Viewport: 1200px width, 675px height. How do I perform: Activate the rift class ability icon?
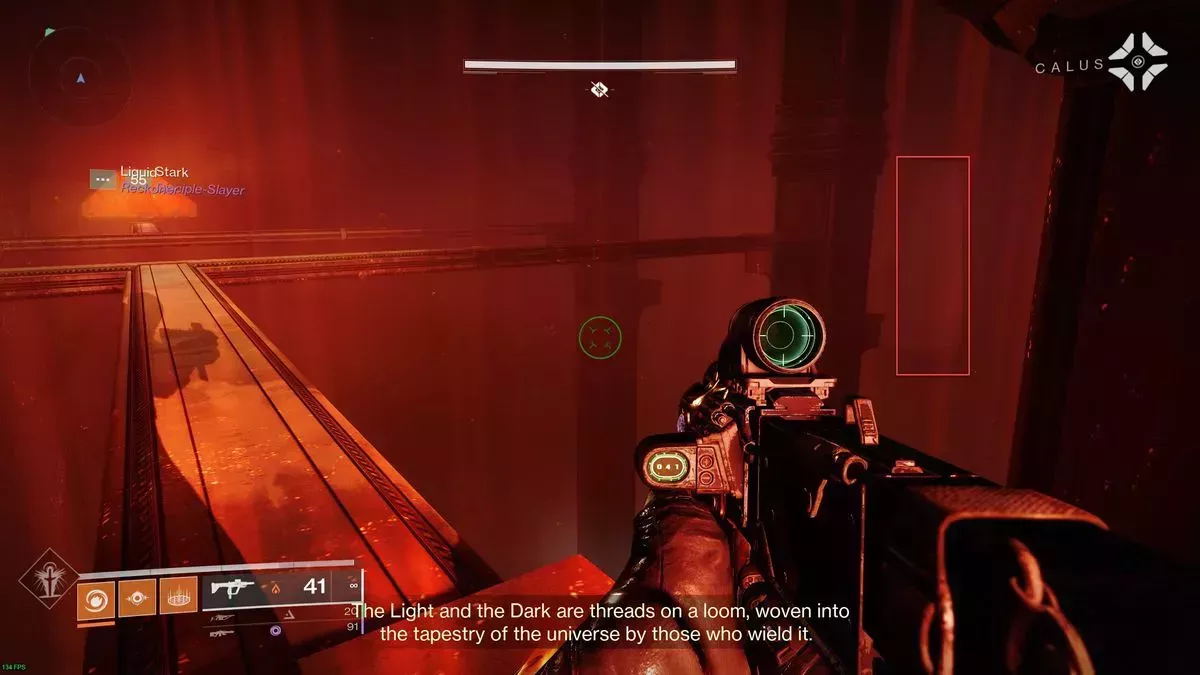[x=177, y=599]
